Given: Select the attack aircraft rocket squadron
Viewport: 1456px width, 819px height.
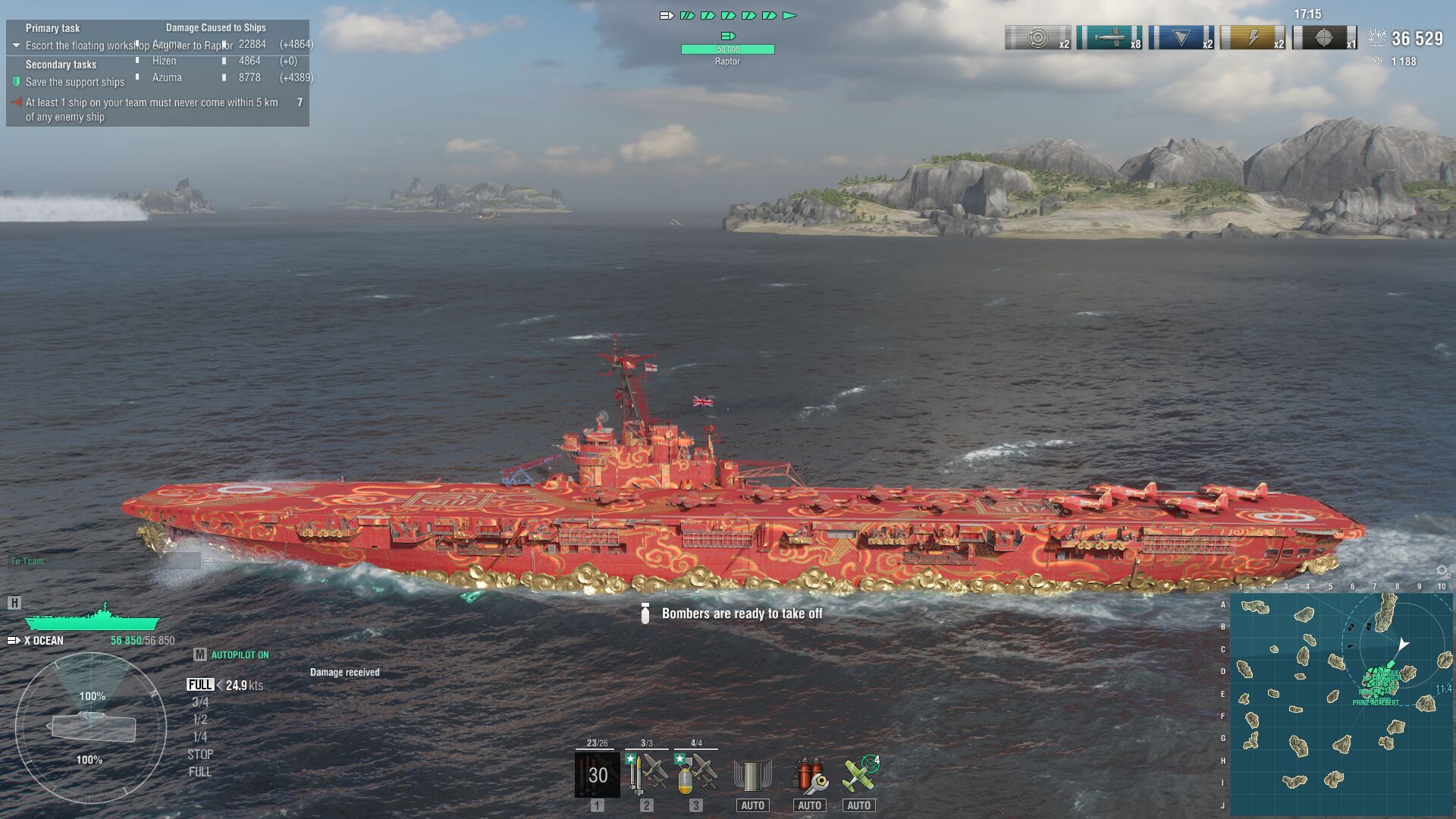Looking at the screenshot, I should point(646,773).
